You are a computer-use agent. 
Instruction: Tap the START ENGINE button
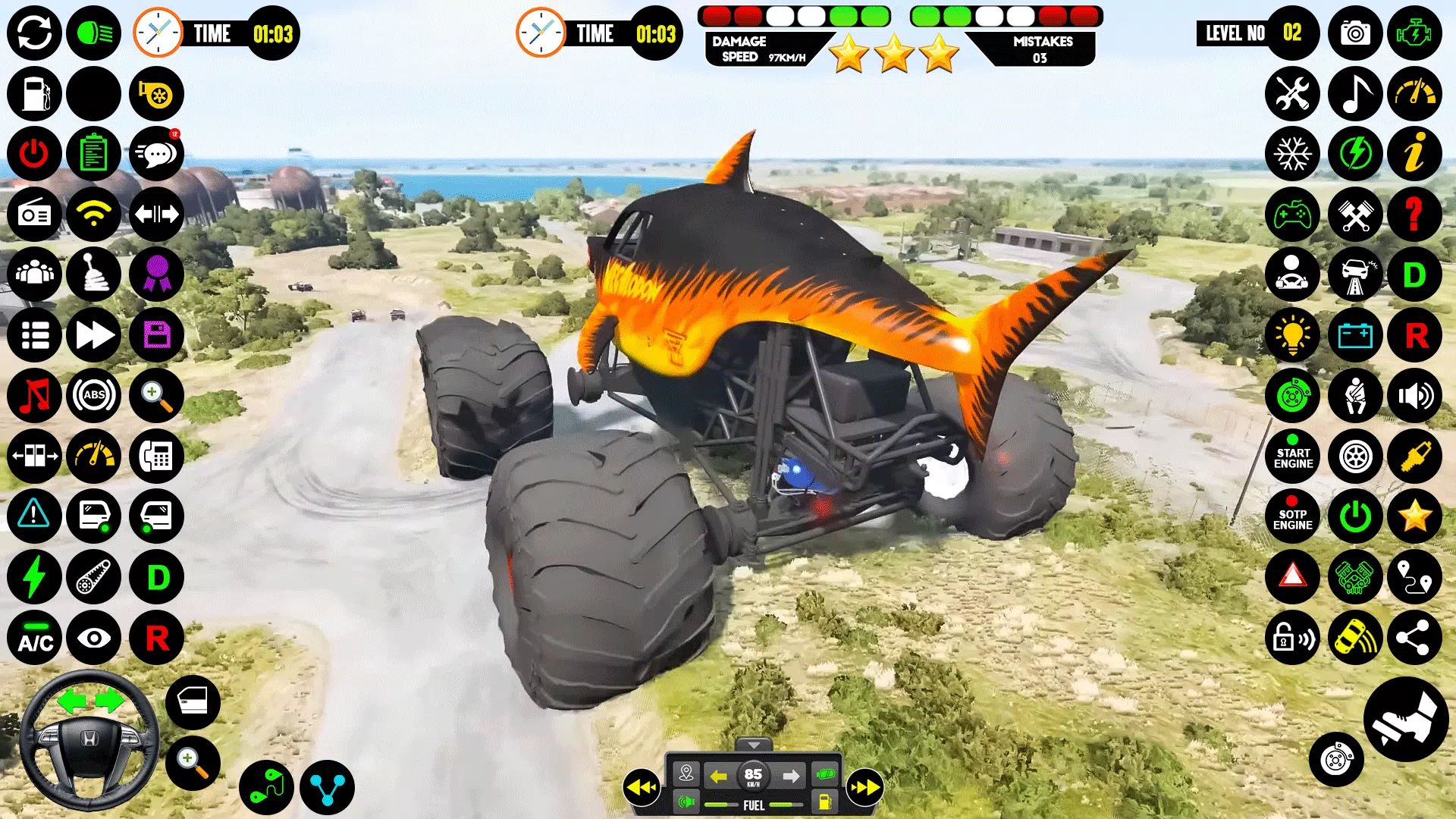click(x=1292, y=456)
